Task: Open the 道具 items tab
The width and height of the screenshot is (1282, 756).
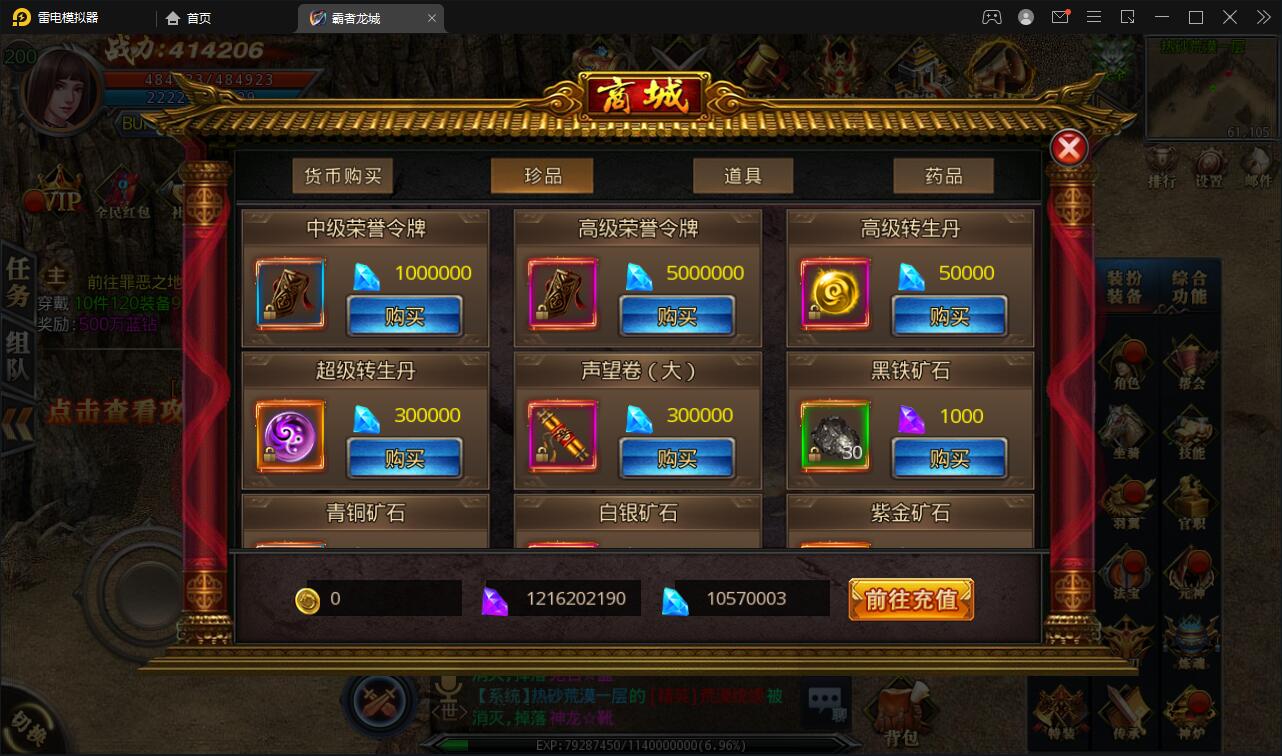Action: (743, 175)
